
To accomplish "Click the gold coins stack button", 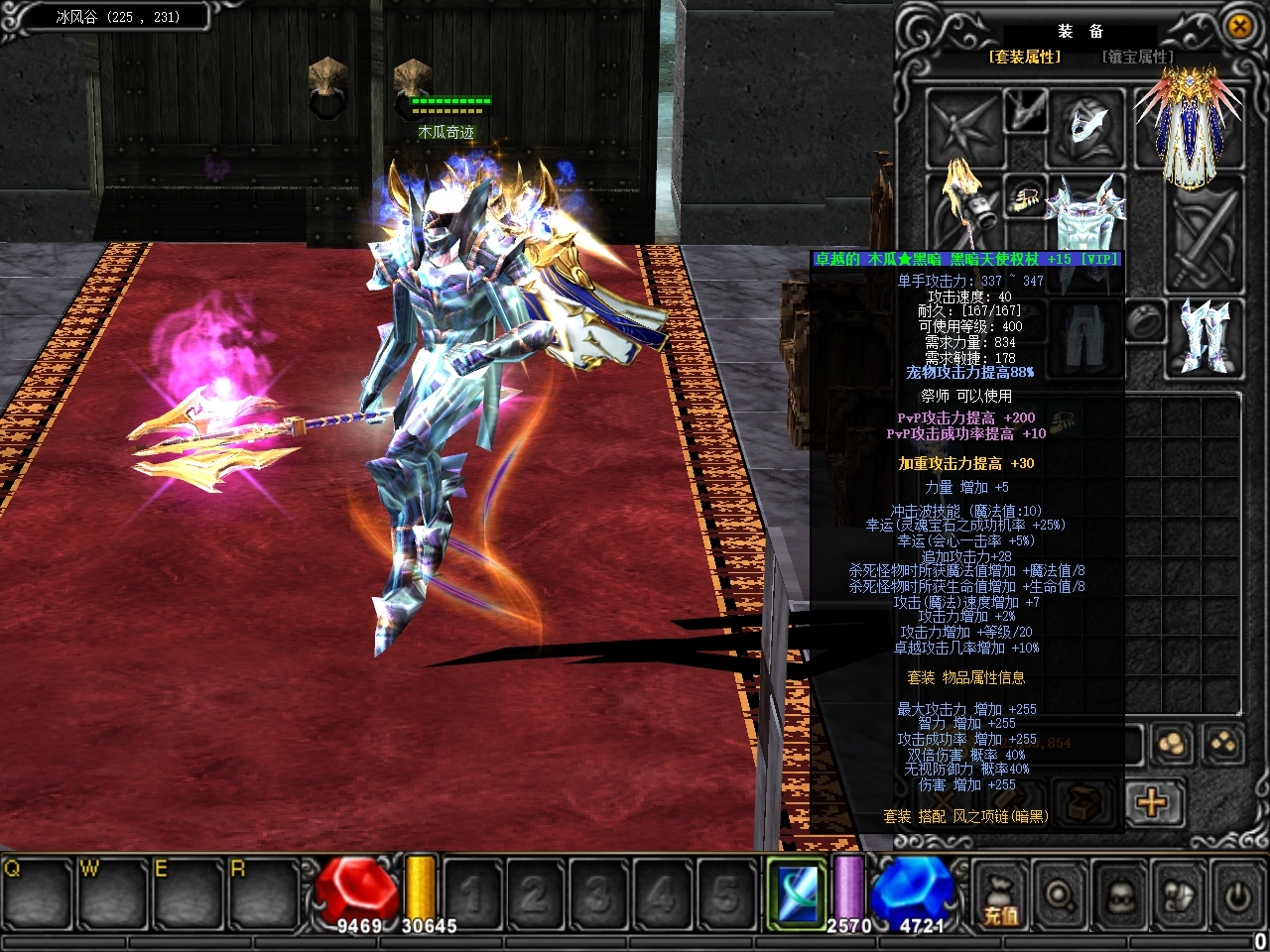I will pyautogui.click(x=1173, y=744).
